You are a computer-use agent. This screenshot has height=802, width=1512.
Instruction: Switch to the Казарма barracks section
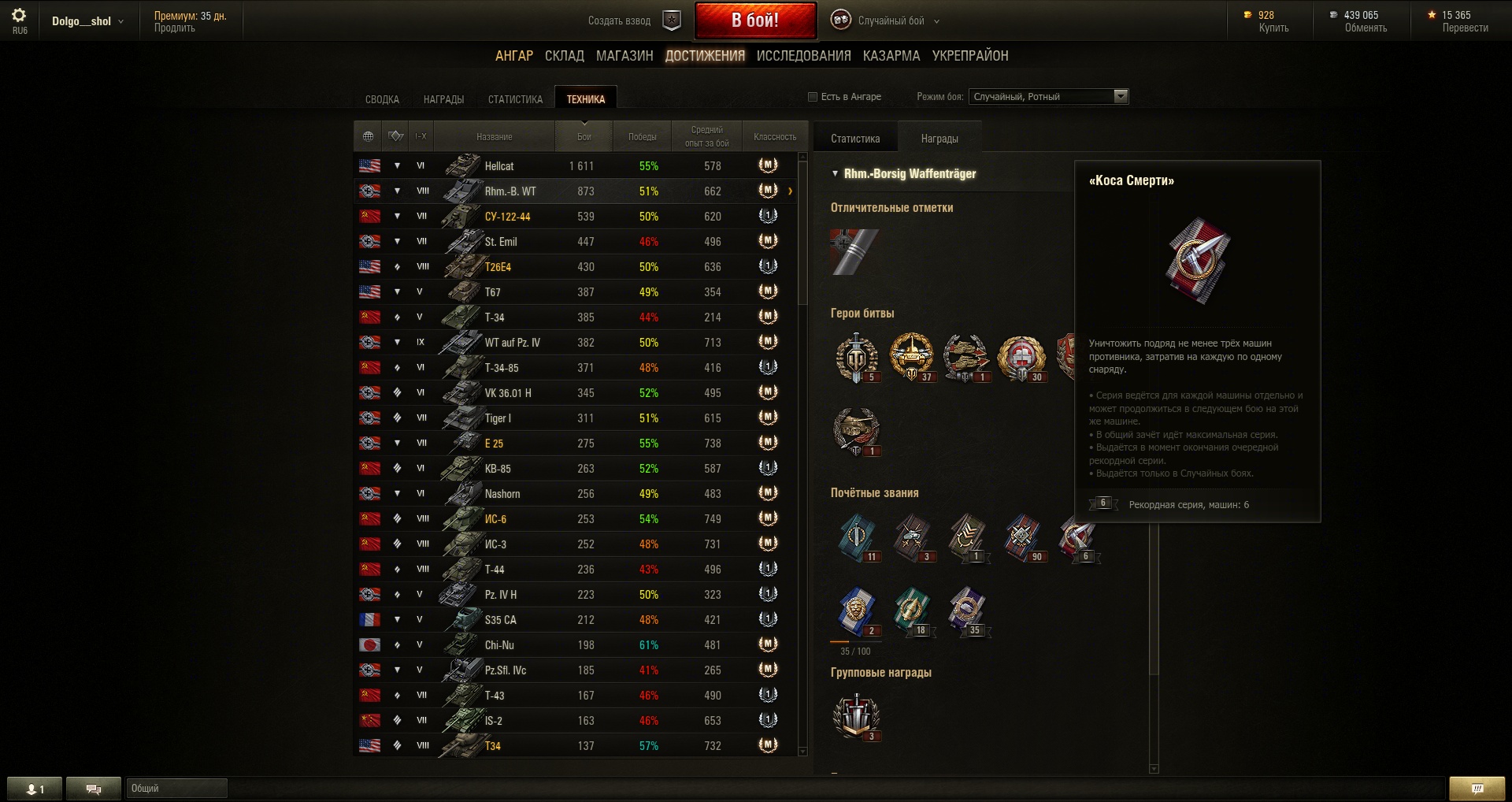click(891, 56)
